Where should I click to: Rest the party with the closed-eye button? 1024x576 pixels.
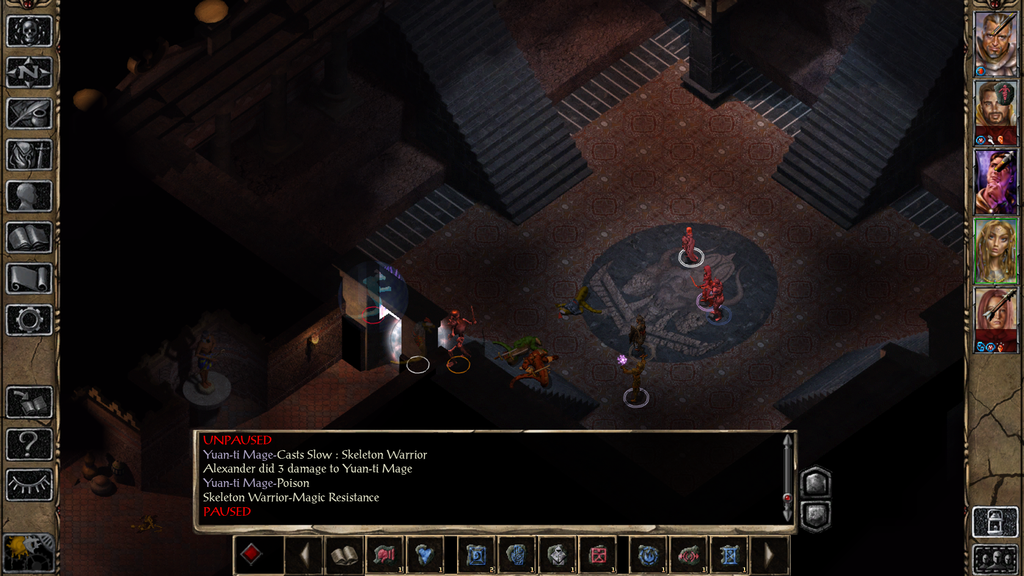point(29,485)
